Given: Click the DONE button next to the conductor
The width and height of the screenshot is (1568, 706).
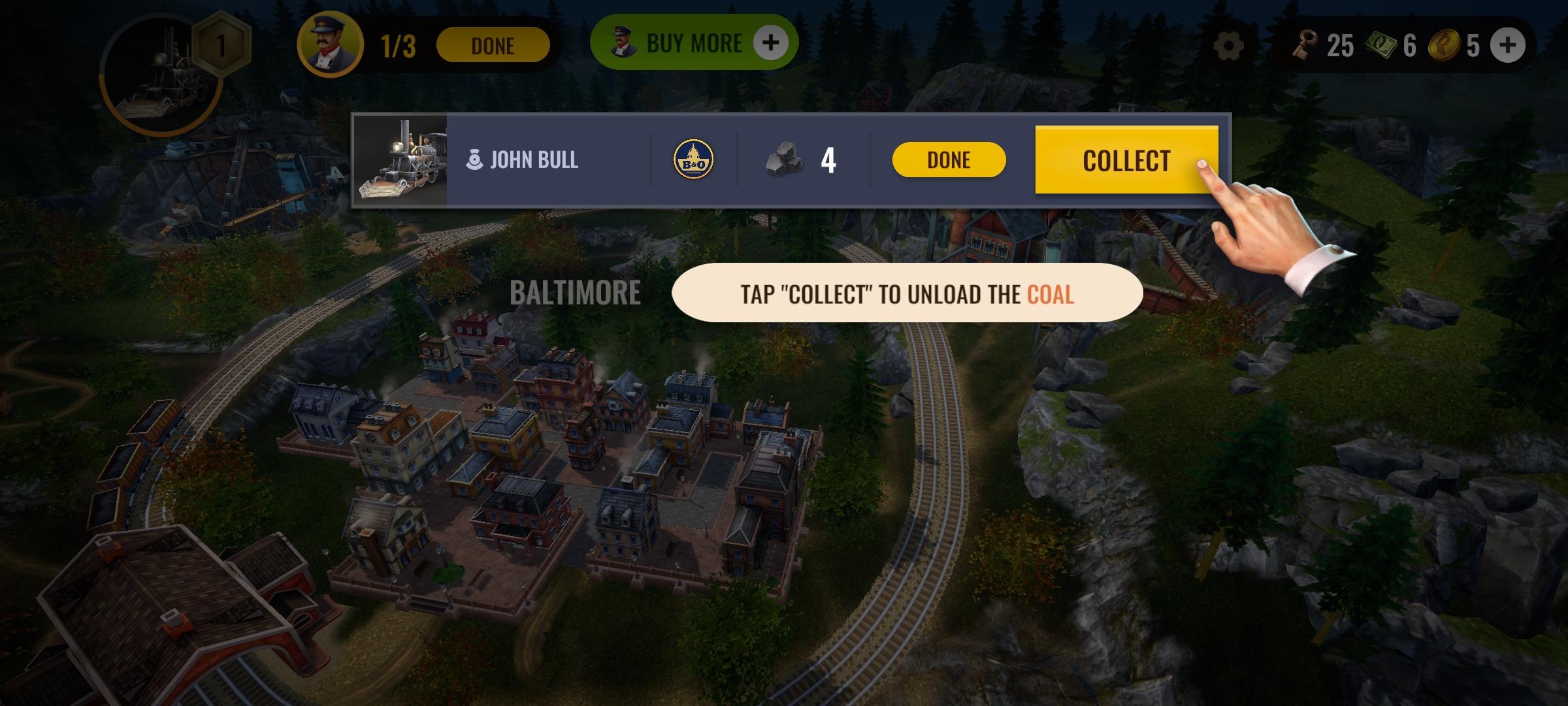Looking at the screenshot, I should pyautogui.click(x=494, y=45).
